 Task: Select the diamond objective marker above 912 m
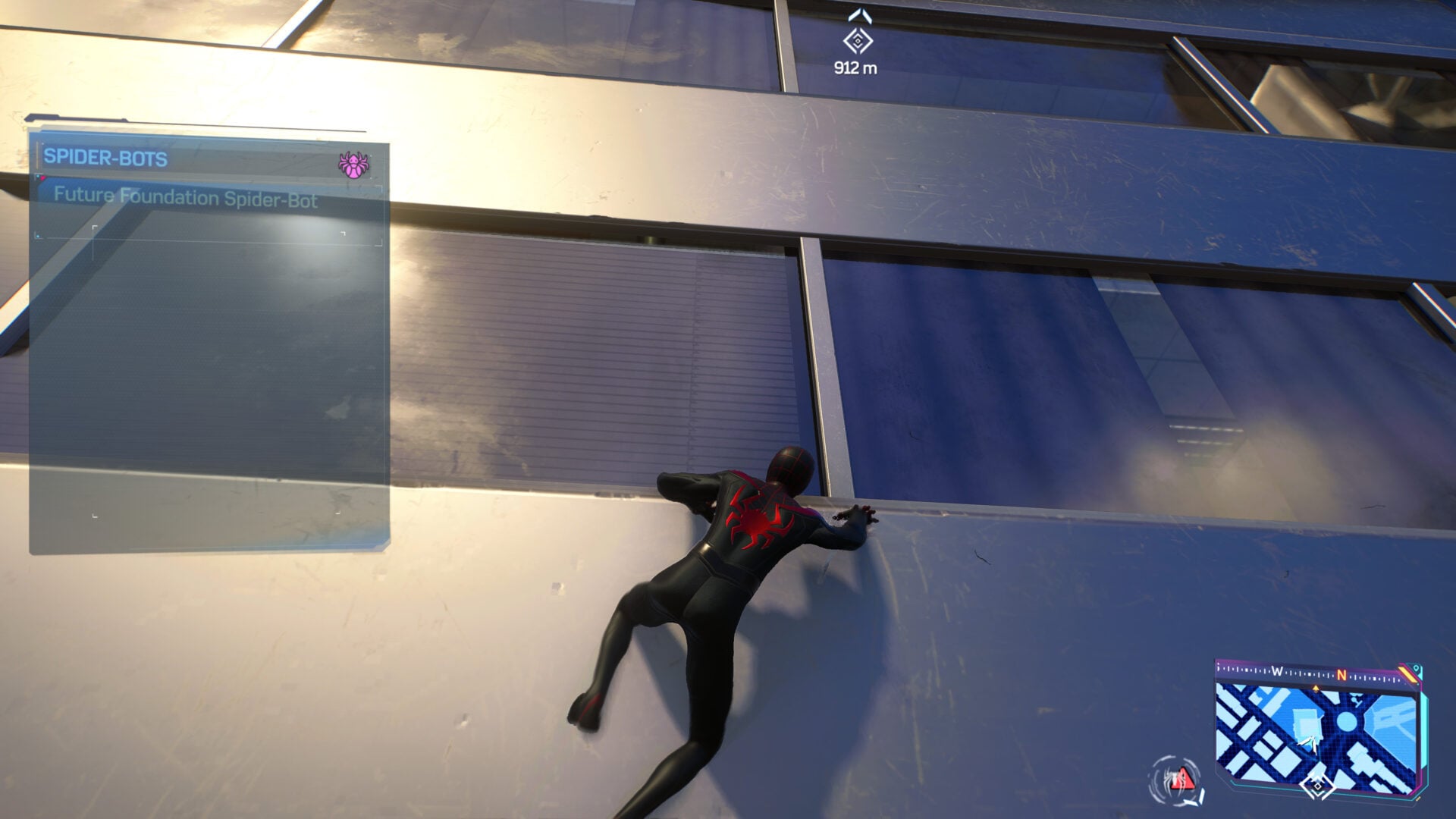(x=858, y=41)
